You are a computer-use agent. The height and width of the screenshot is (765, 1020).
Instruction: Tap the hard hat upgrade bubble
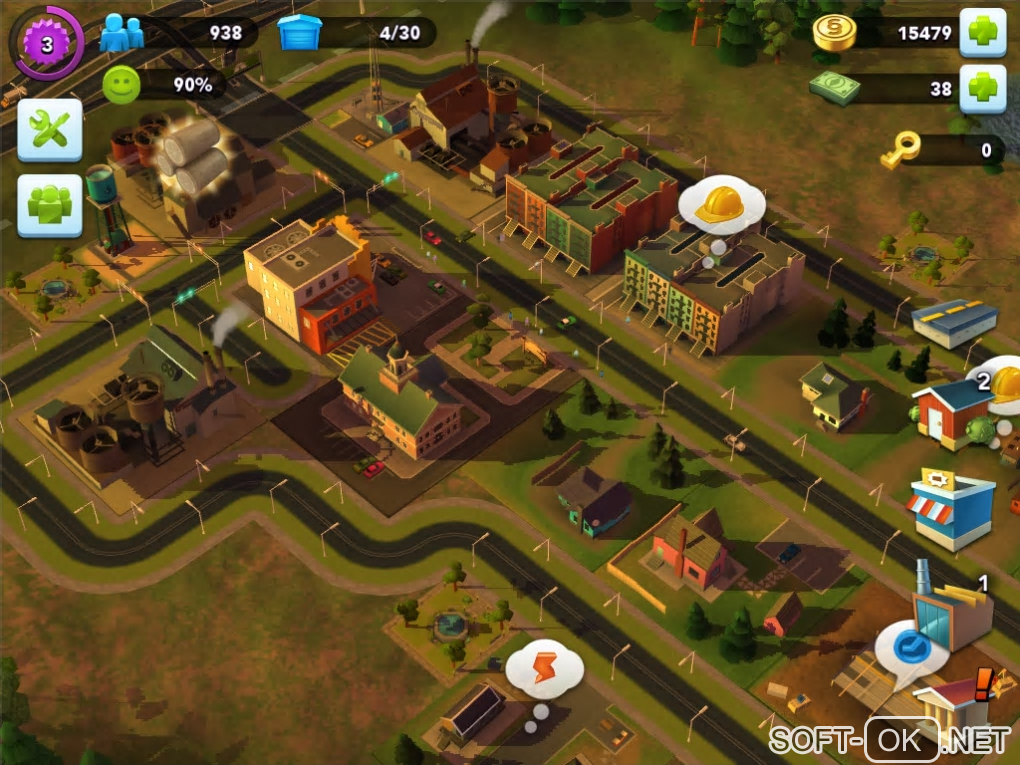(x=721, y=205)
